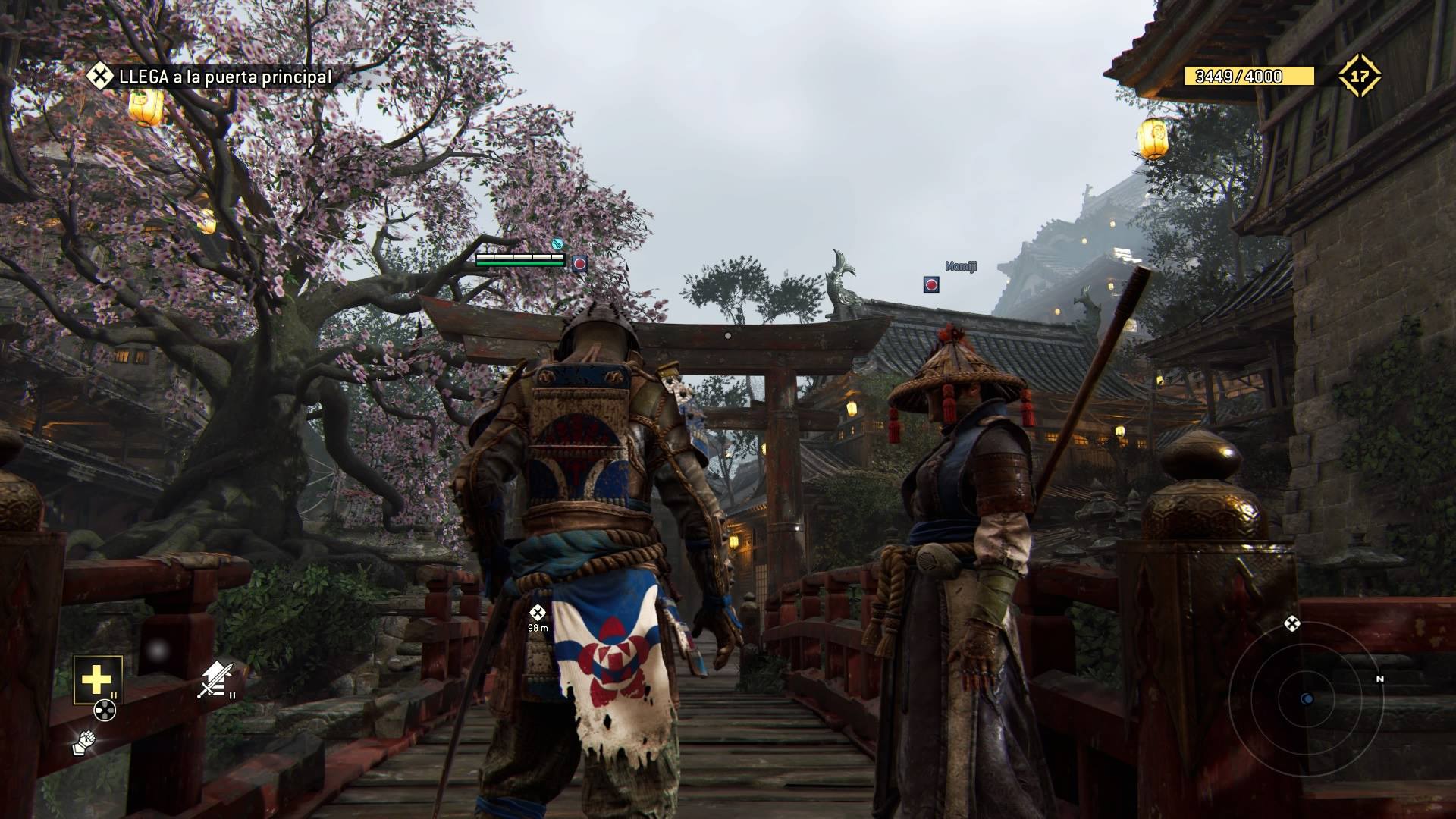Select the red emblem under Momiji's name
The width and height of the screenshot is (1456, 819).
tap(931, 284)
